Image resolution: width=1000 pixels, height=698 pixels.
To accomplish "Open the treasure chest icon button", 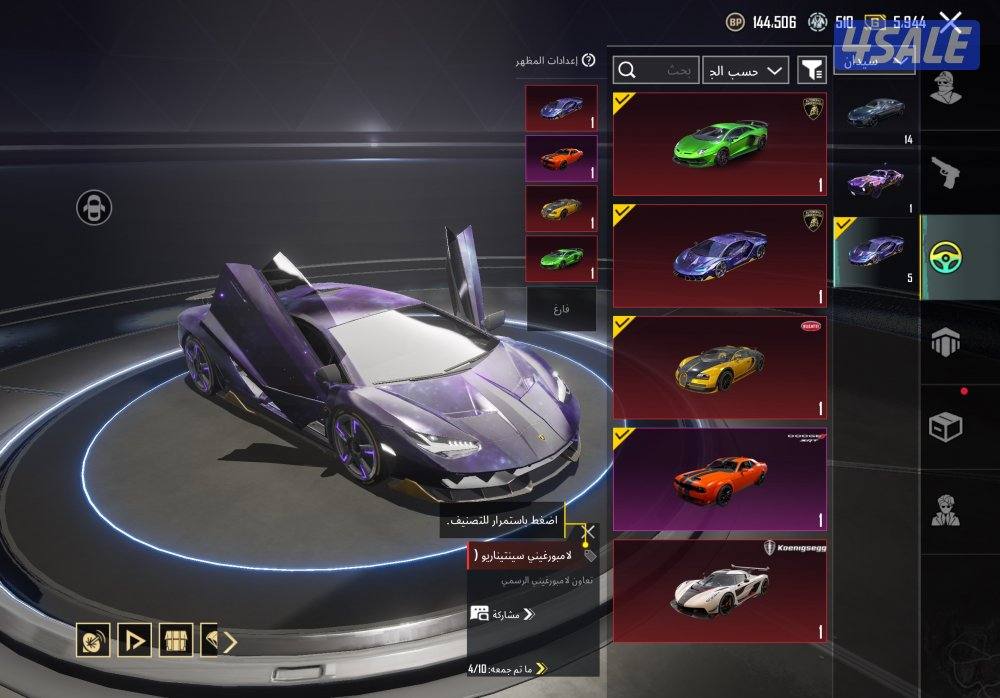I will pyautogui.click(x=176, y=640).
